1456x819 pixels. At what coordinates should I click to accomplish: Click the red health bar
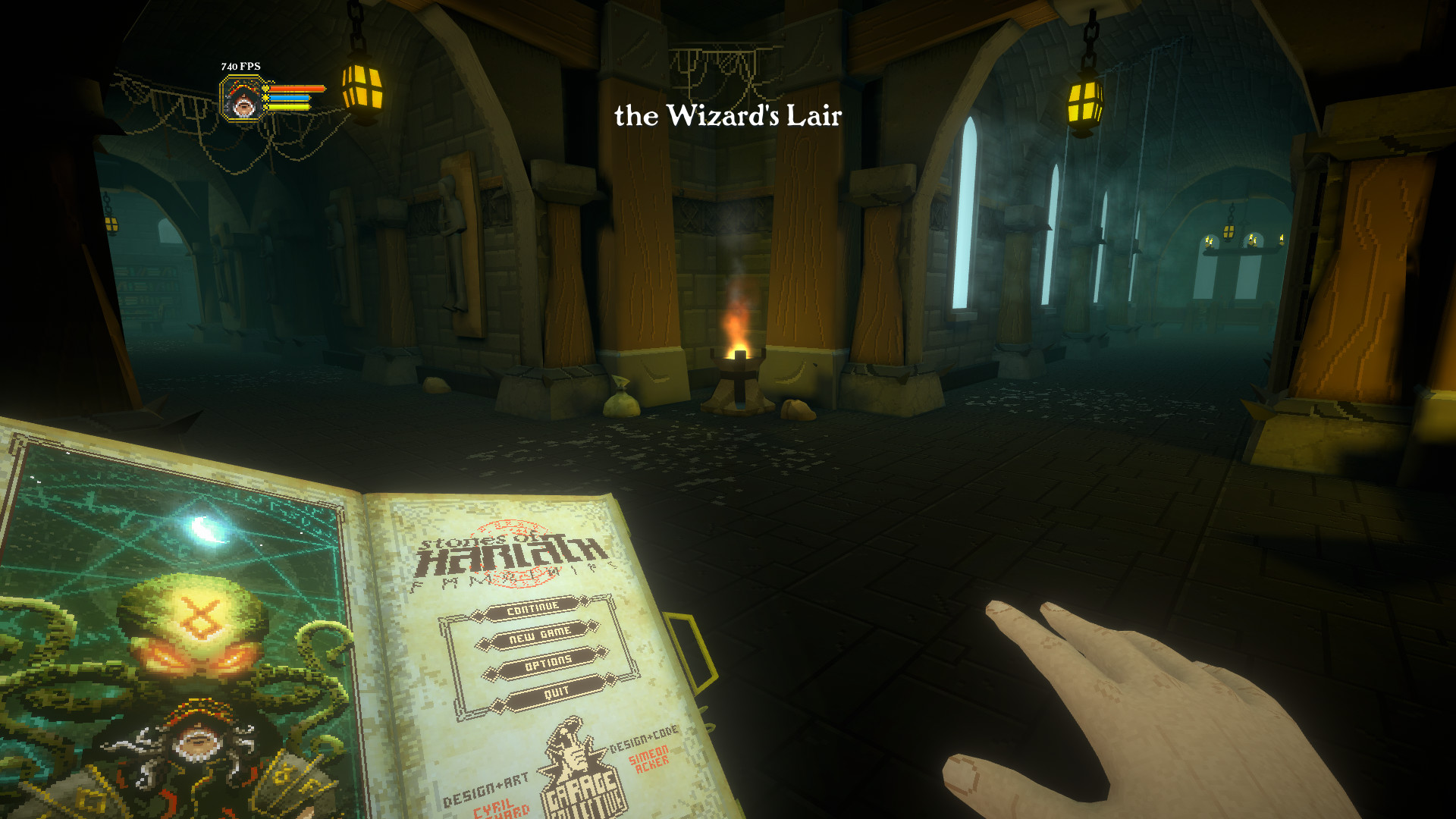click(294, 89)
